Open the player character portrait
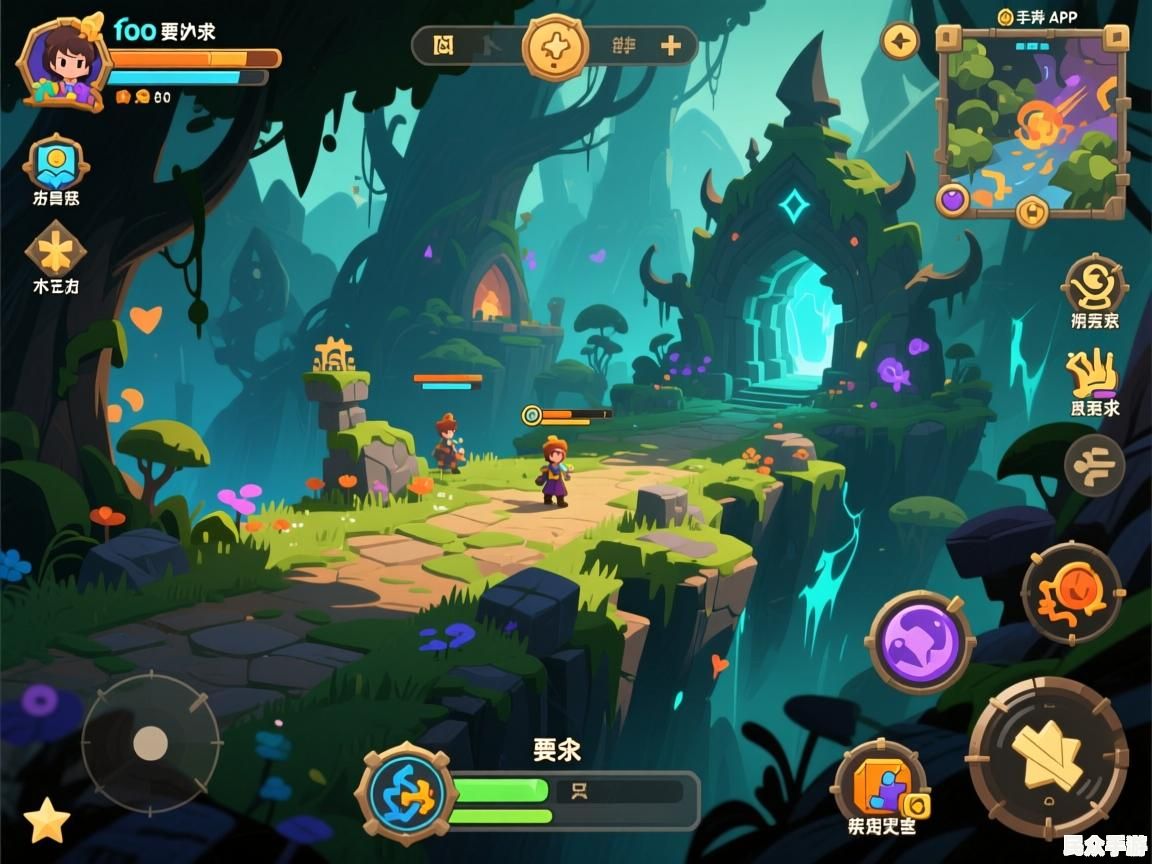 (62, 62)
